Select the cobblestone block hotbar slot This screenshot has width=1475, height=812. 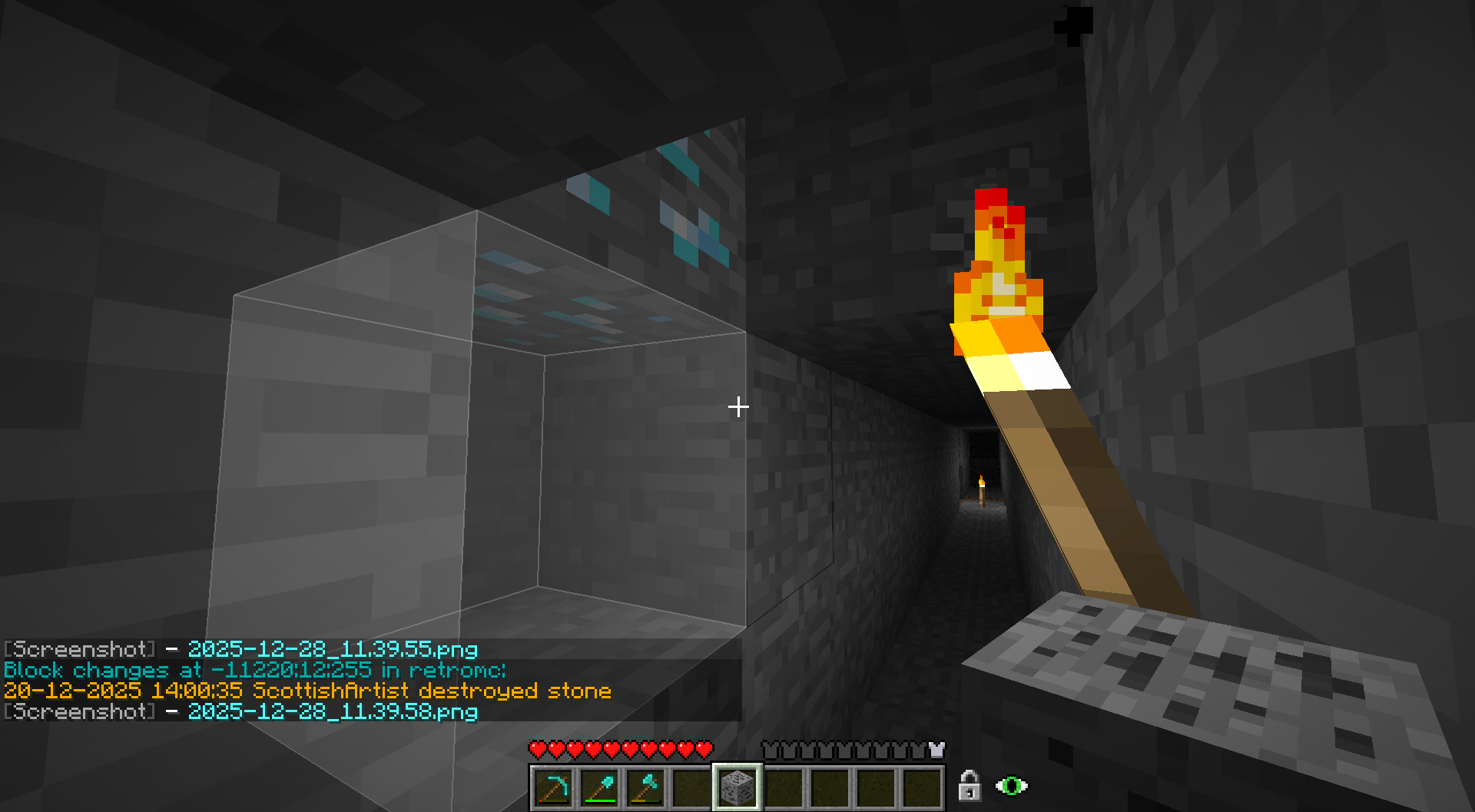[737, 787]
